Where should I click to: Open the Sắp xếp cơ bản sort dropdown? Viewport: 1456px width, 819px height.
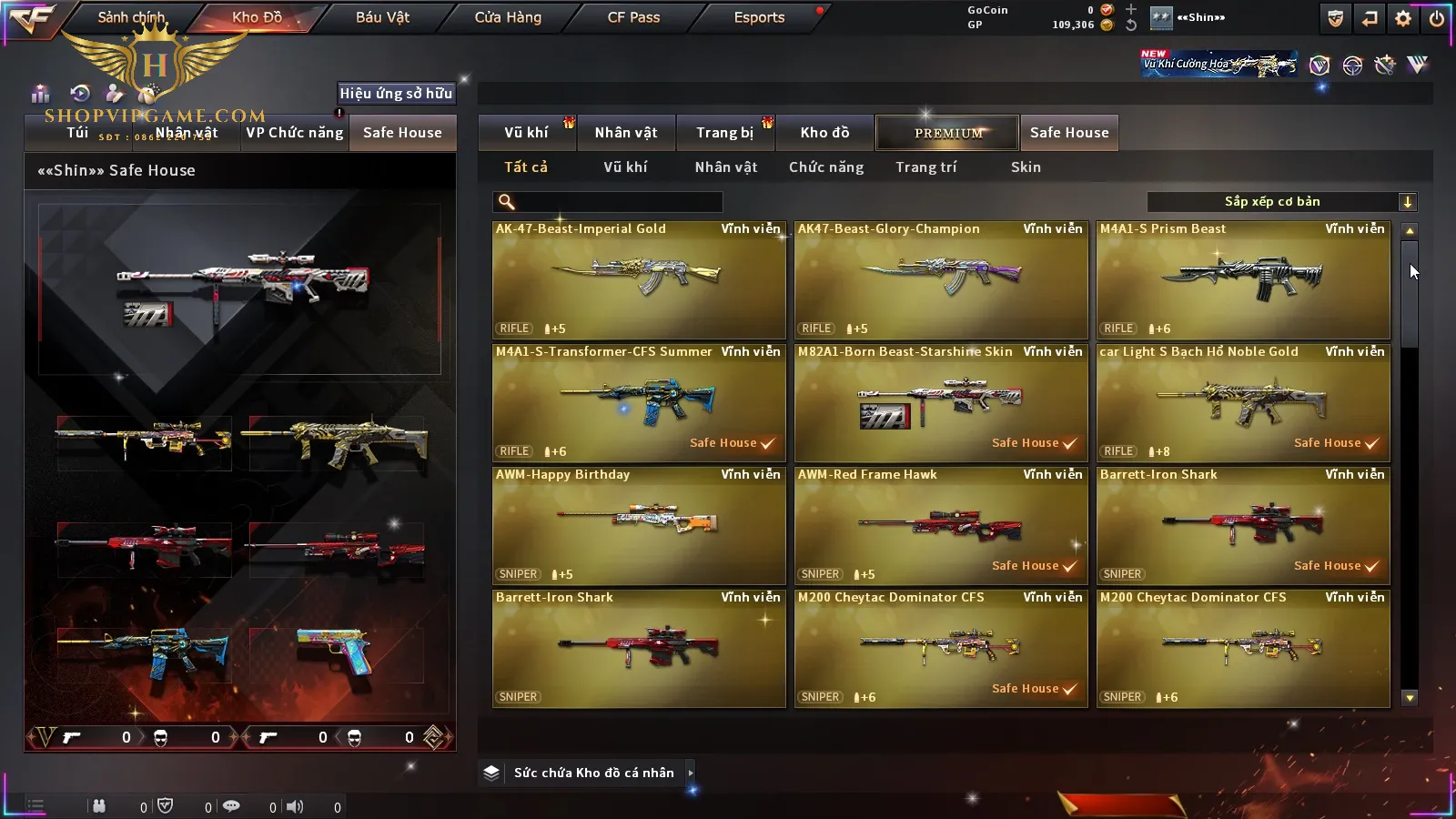click(1281, 202)
